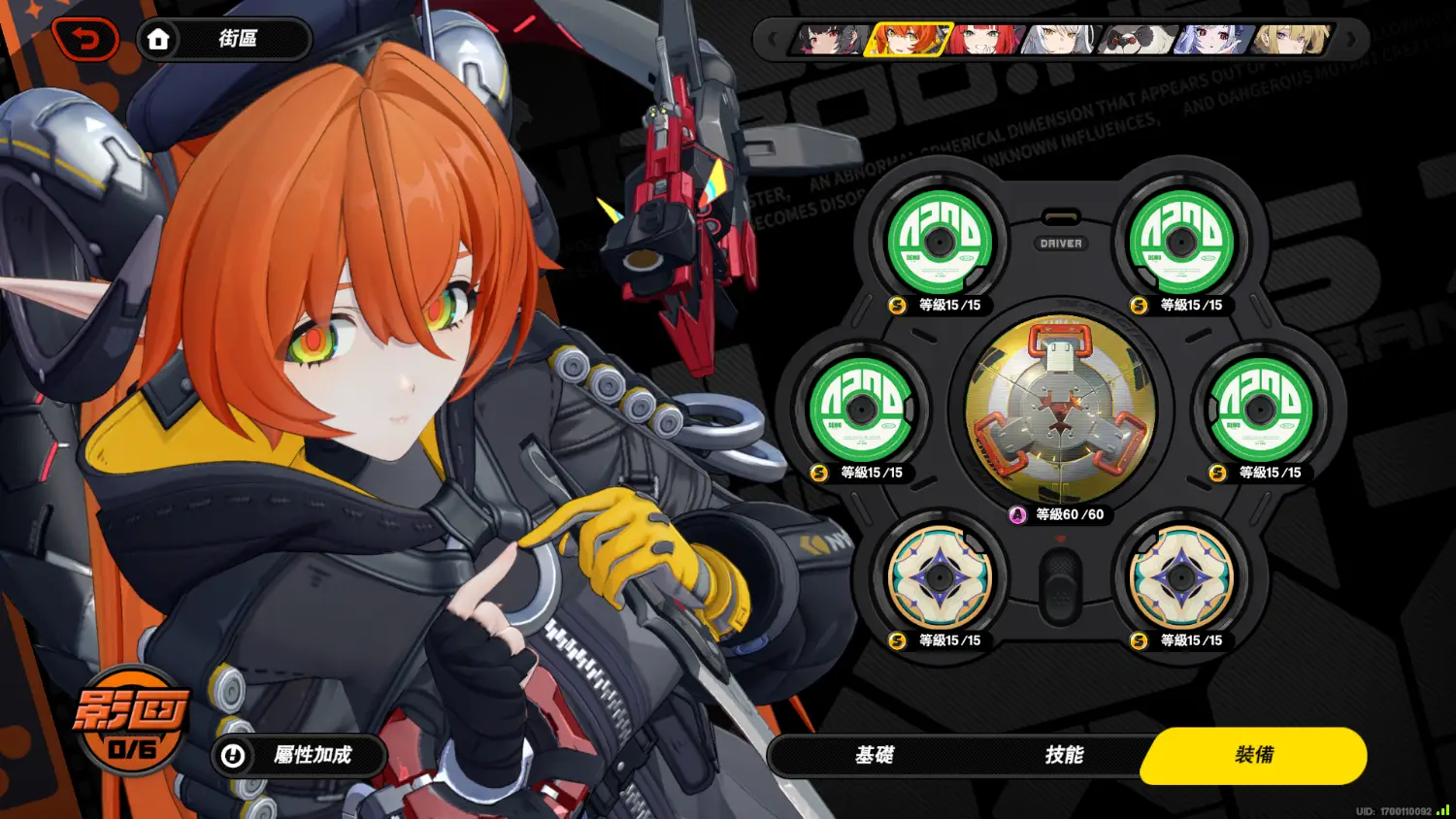Switch to the 基礎 tab
This screenshot has width=1456, height=819.
874,755
